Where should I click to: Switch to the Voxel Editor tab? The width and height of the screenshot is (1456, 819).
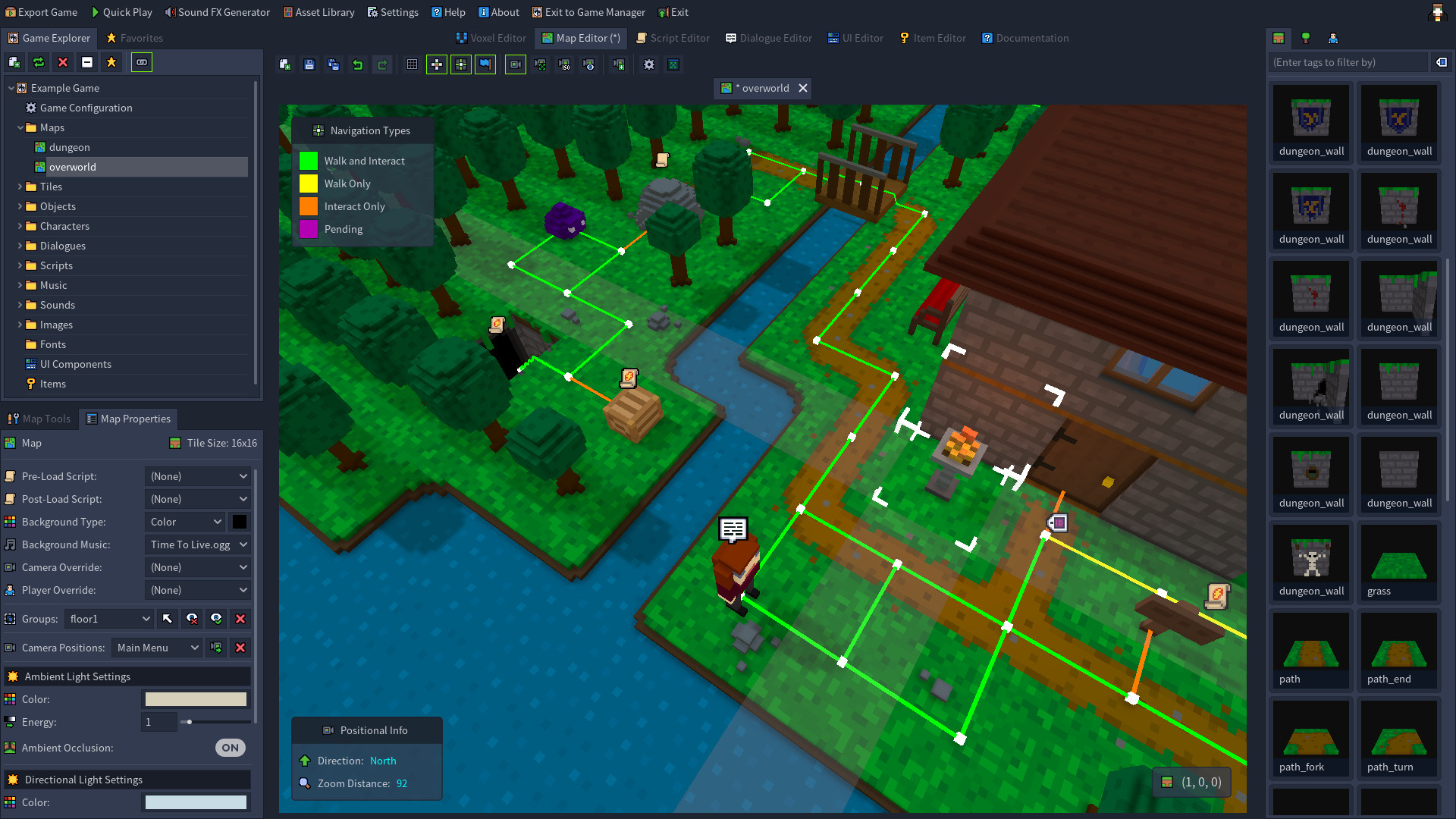(x=491, y=38)
